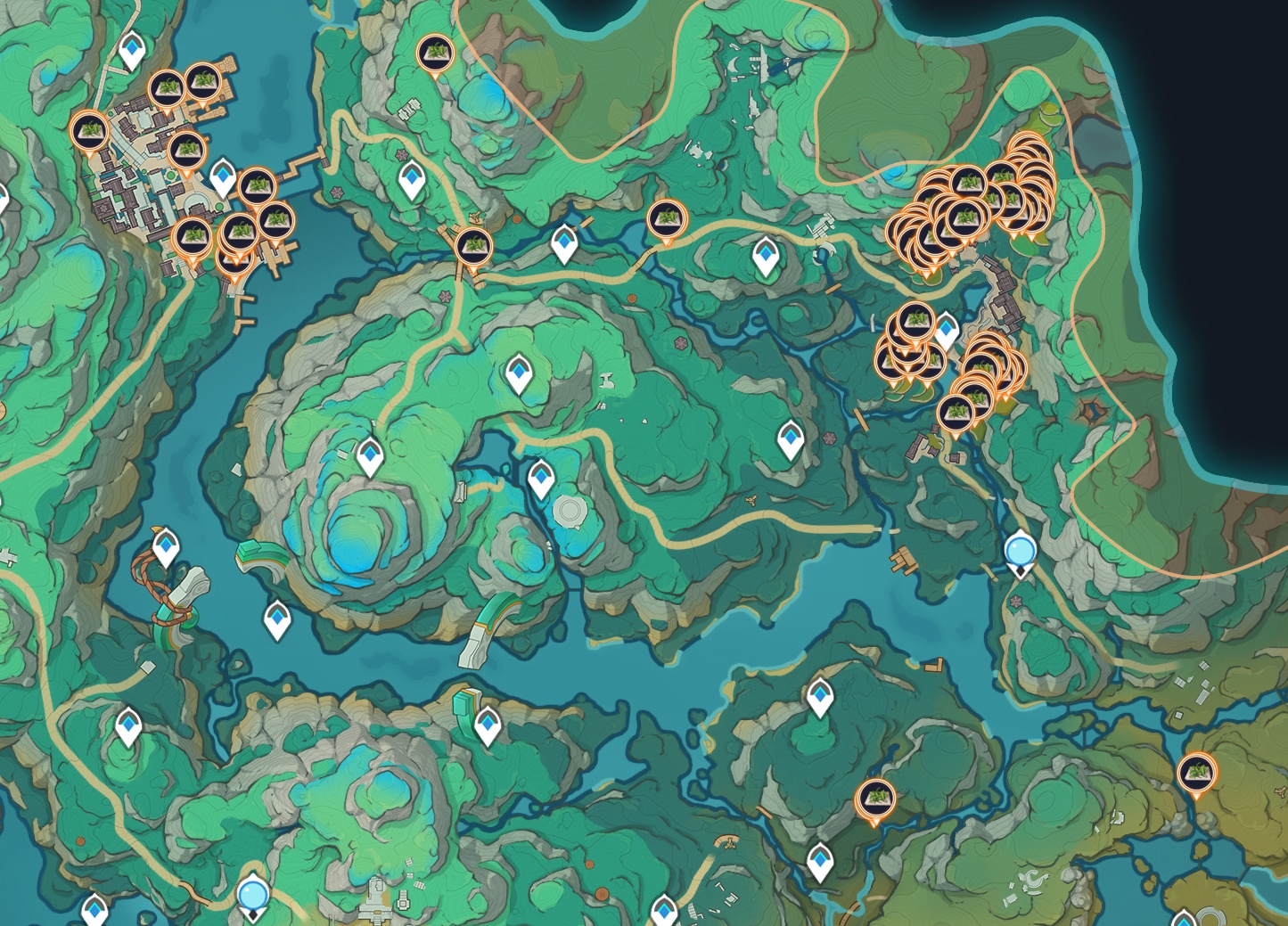The height and width of the screenshot is (926, 1288).
Task: Pick the teleport waypoint wedged between plant marker clusters
Action: coord(945,330)
